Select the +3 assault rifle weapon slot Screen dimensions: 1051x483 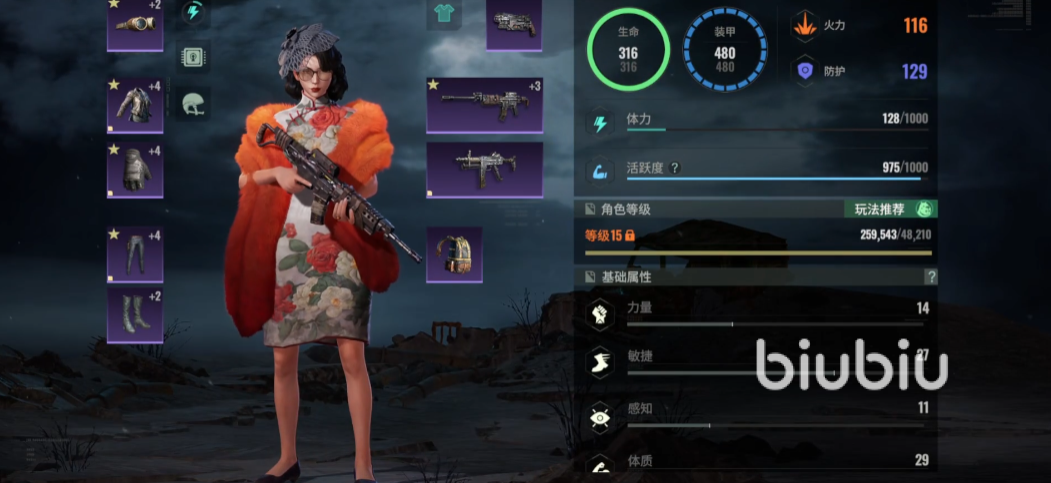[484, 104]
